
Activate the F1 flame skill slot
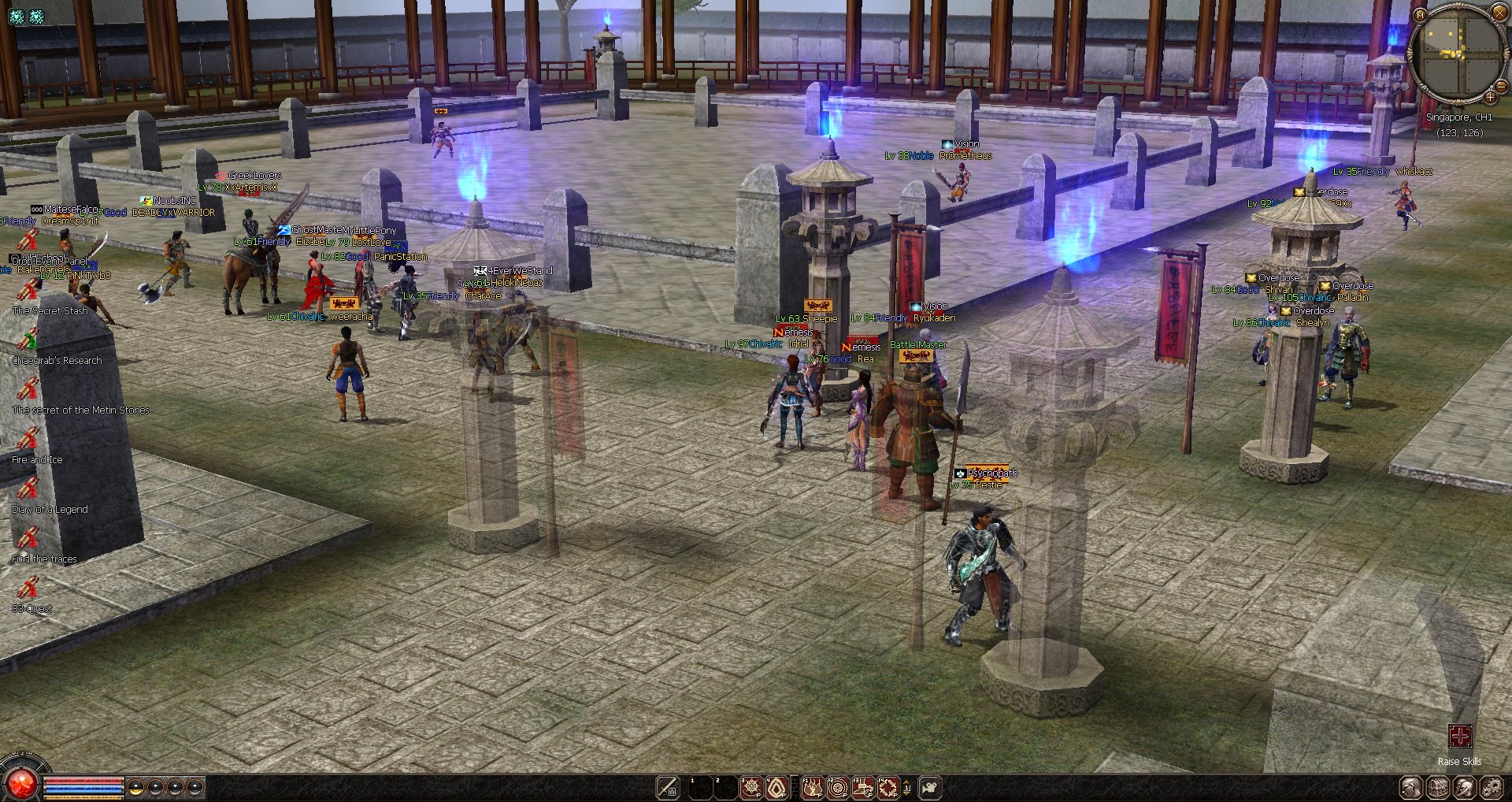(x=812, y=787)
